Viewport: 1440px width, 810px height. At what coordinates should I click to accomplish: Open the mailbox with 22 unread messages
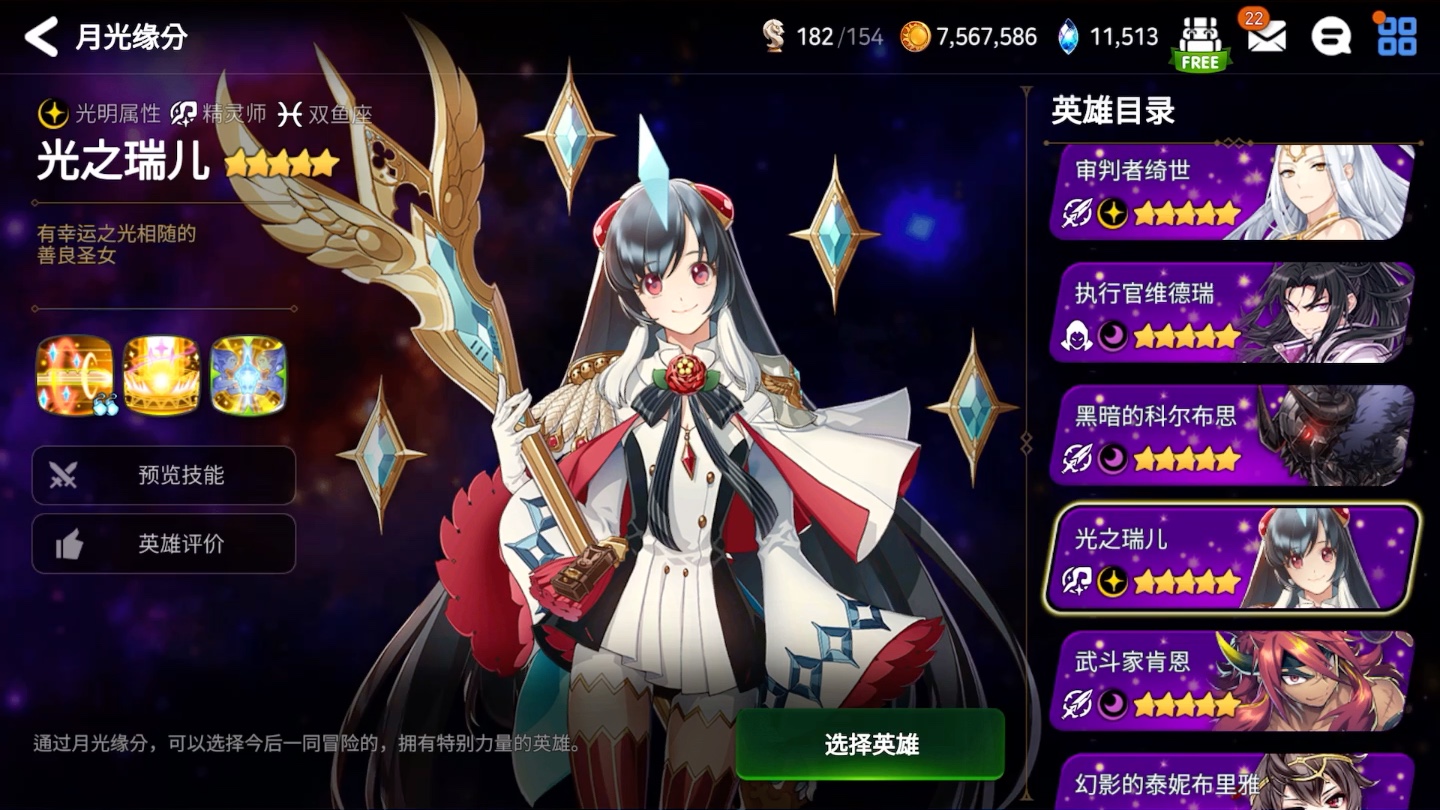1265,36
